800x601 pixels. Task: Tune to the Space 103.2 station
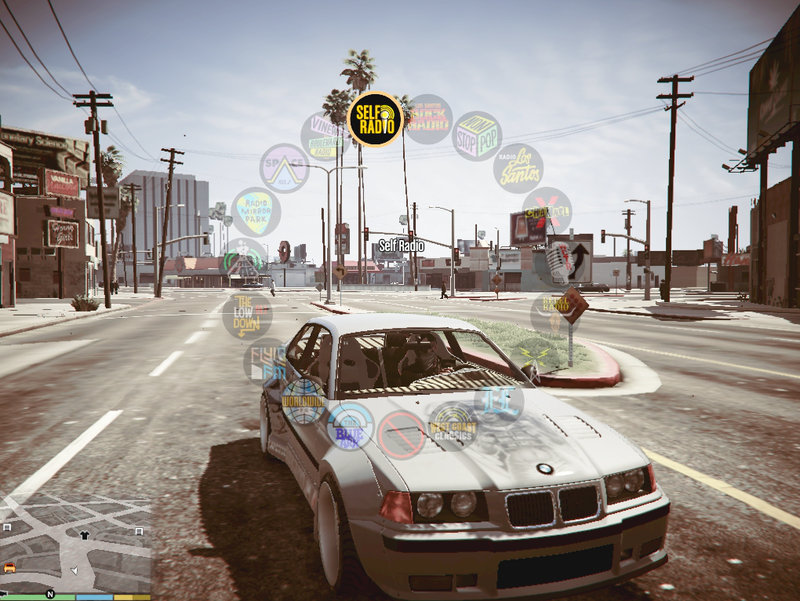tap(284, 168)
